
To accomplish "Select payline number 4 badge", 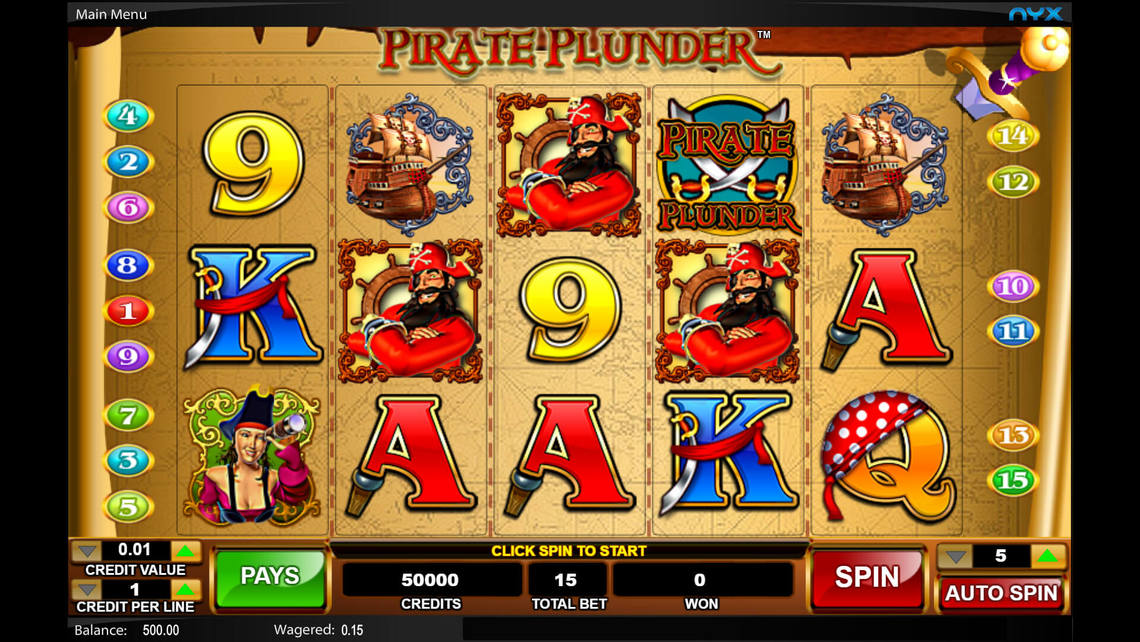I will tap(128, 116).
